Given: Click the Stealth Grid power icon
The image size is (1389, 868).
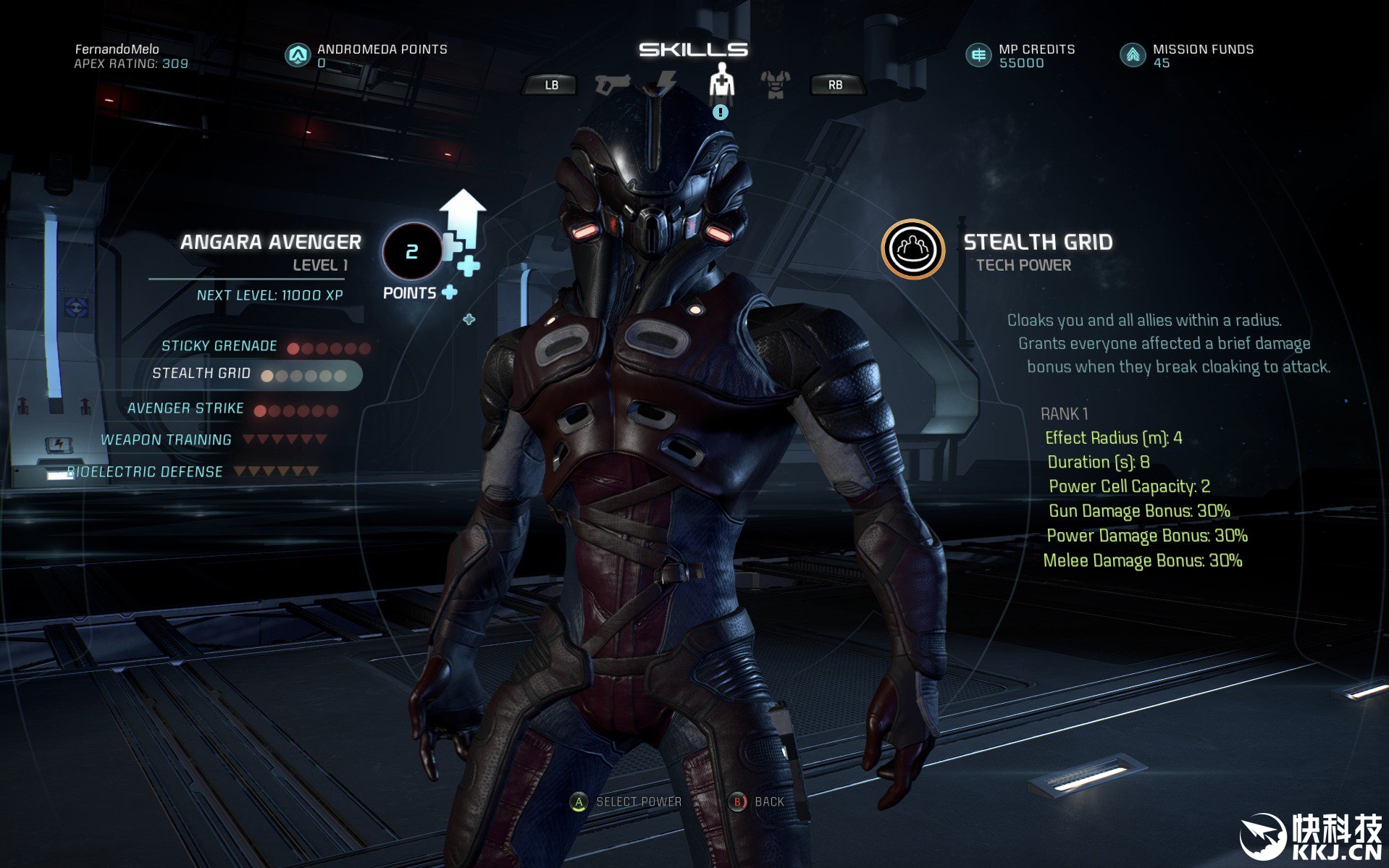Looking at the screenshot, I should [x=912, y=250].
